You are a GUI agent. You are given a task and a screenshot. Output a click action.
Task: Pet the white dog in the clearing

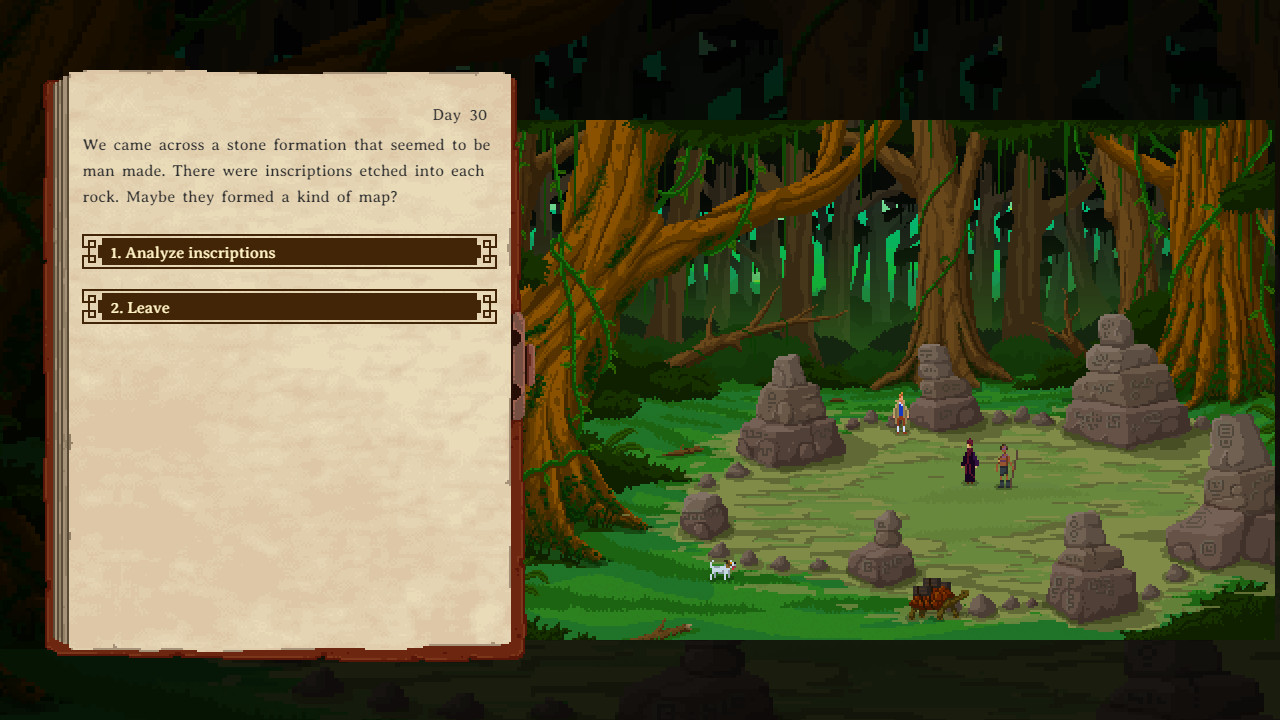click(x=722, y=568)
